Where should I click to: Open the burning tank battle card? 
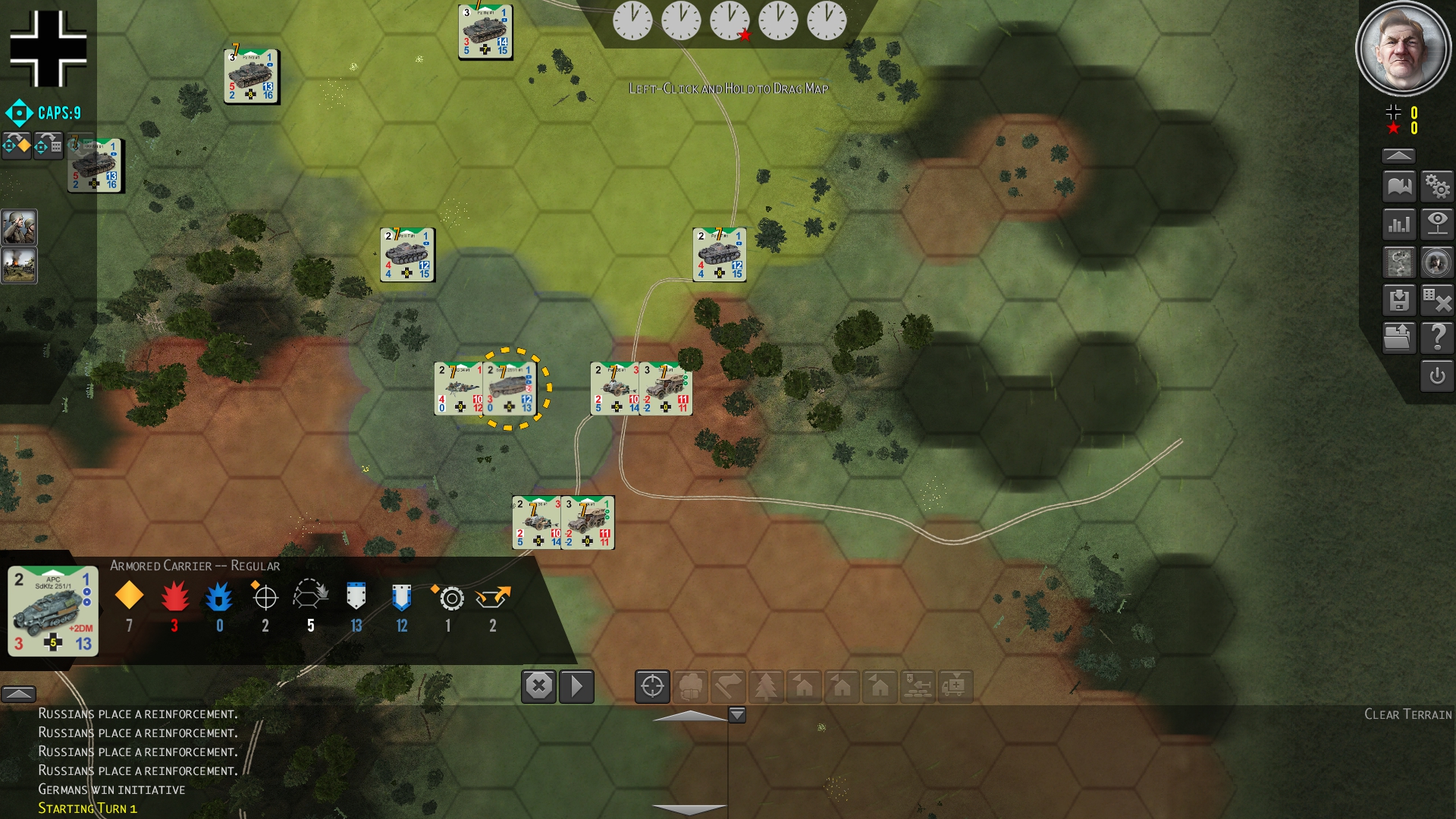point(19,265)
